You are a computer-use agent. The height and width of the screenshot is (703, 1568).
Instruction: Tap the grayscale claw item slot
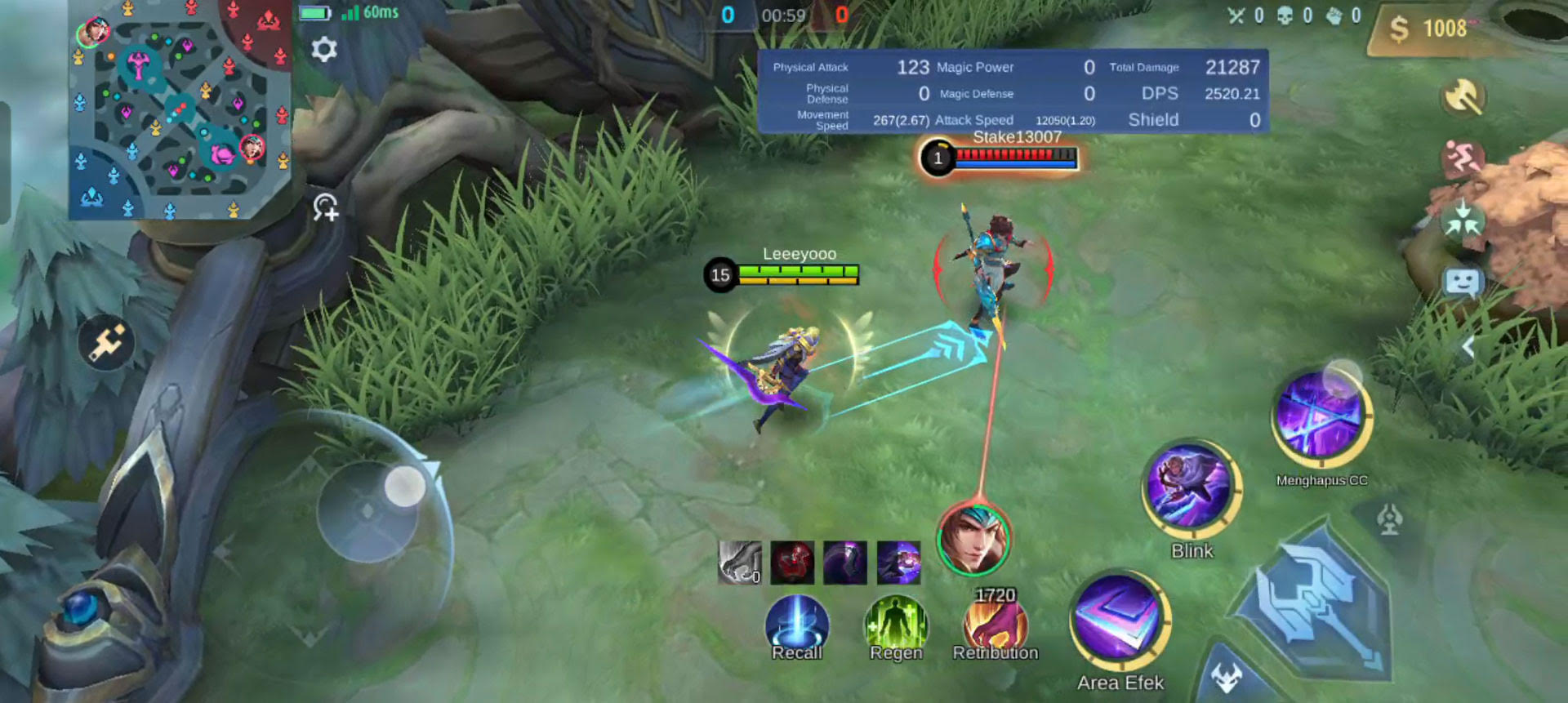point(741,563)
